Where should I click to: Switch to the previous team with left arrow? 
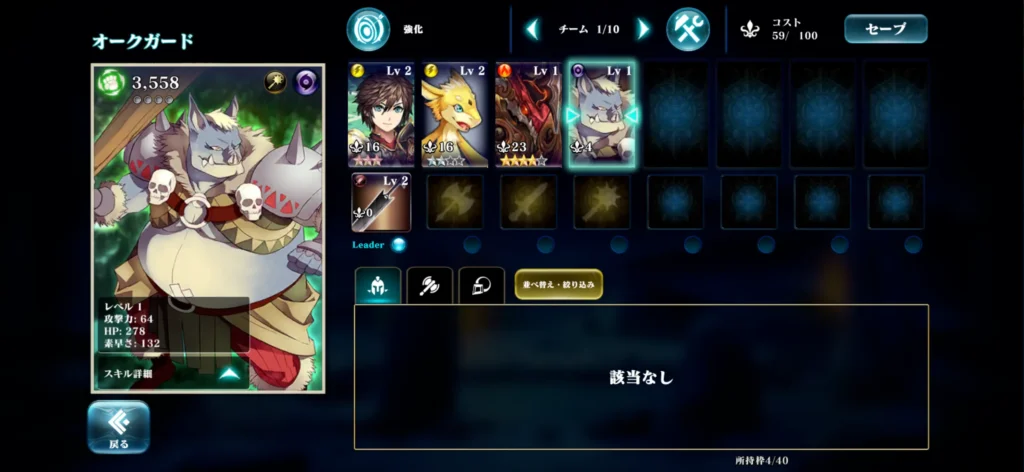pos(532,29)
